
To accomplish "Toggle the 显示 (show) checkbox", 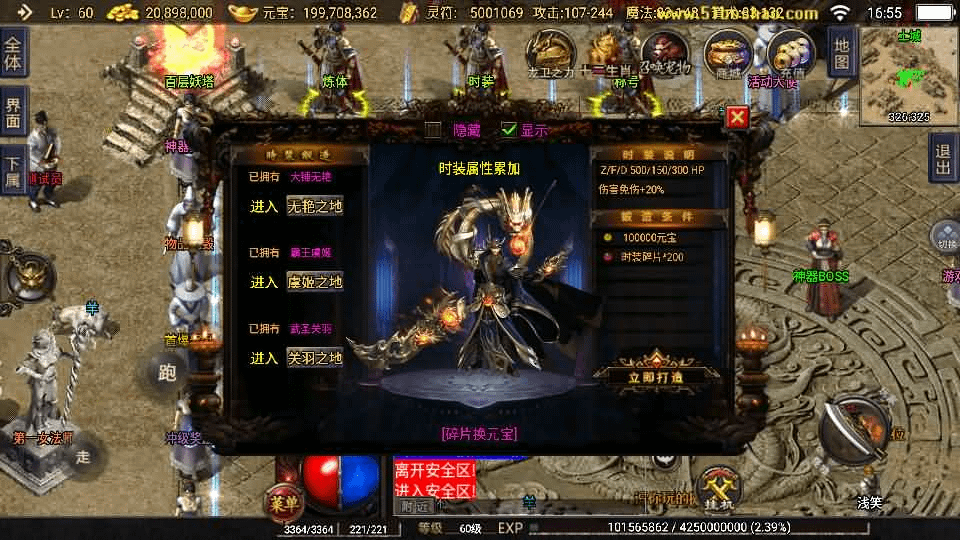I will coord(510,129).
